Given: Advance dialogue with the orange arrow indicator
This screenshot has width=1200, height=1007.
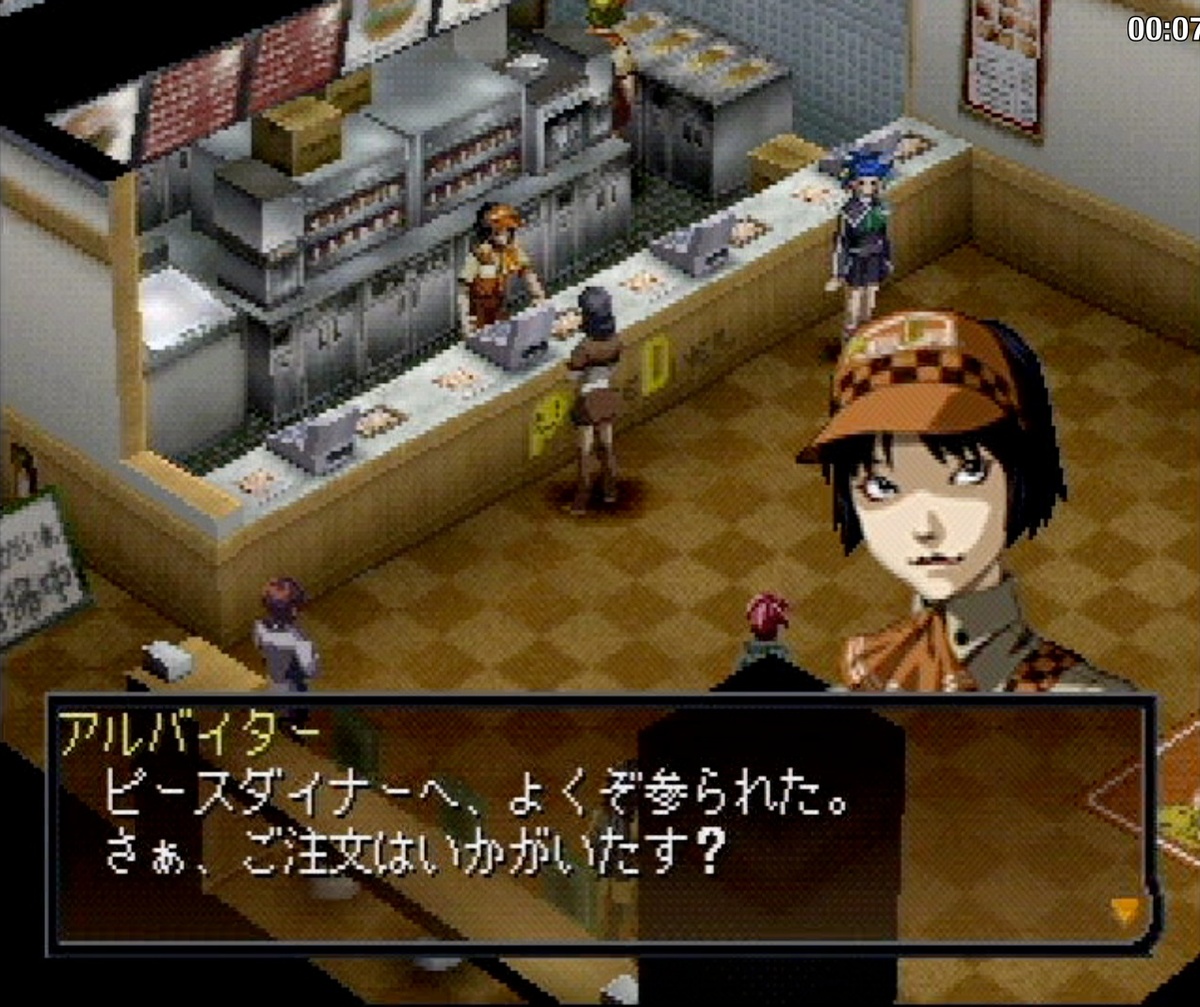Looking at the screenshot, I should click(1125, 908).
